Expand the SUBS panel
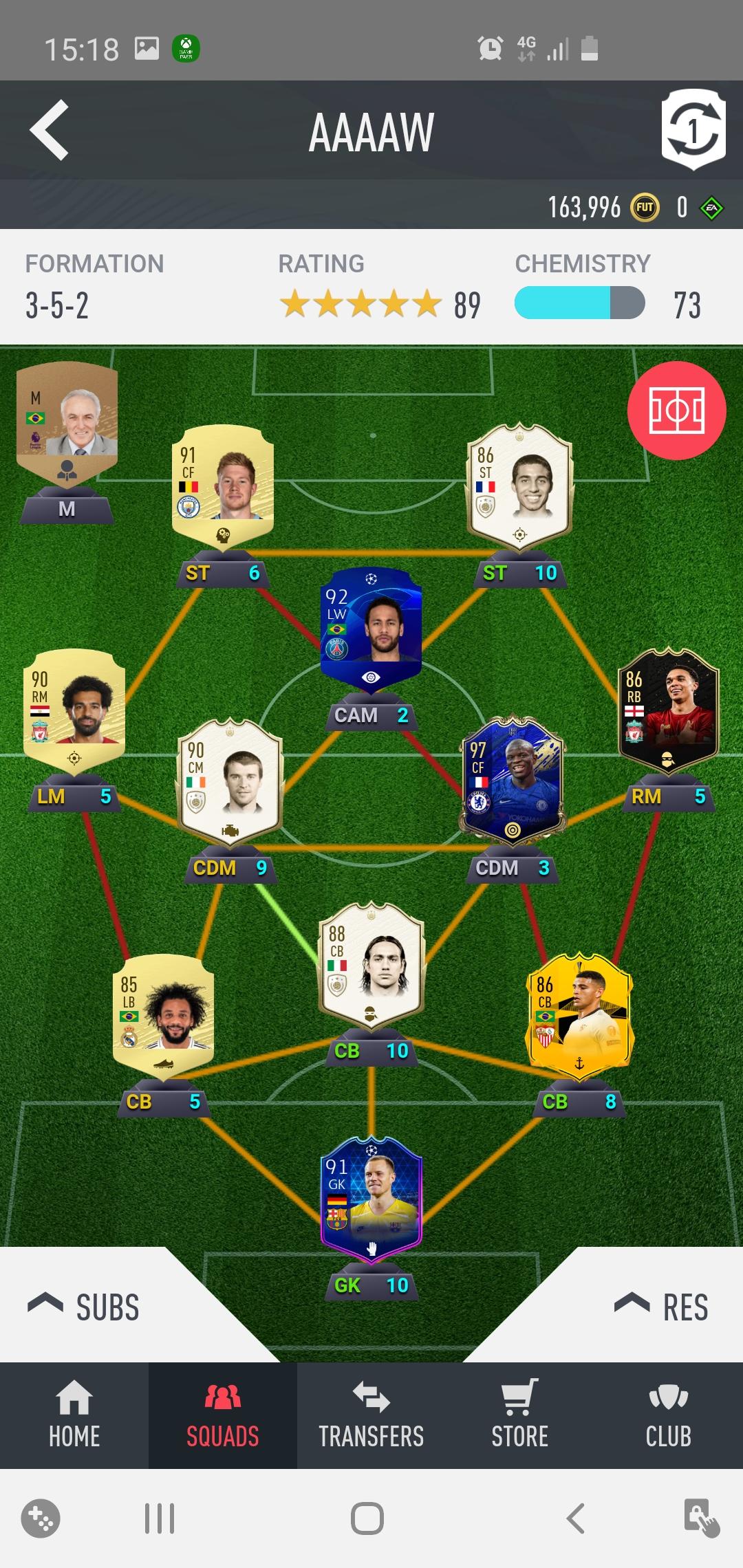 tap(84, 1307)
